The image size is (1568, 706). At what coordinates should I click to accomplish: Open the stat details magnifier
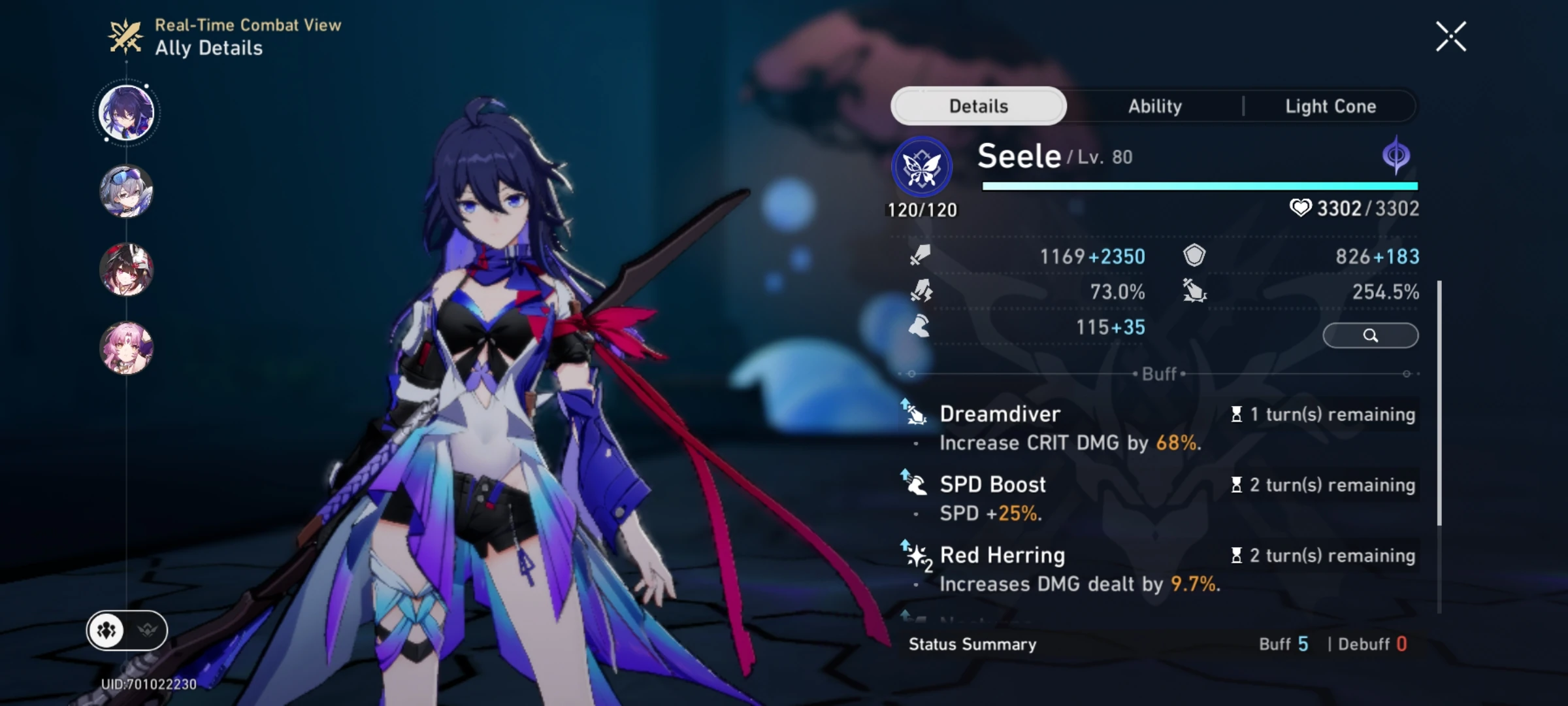pyautogui.click(x=1371, y=335)
